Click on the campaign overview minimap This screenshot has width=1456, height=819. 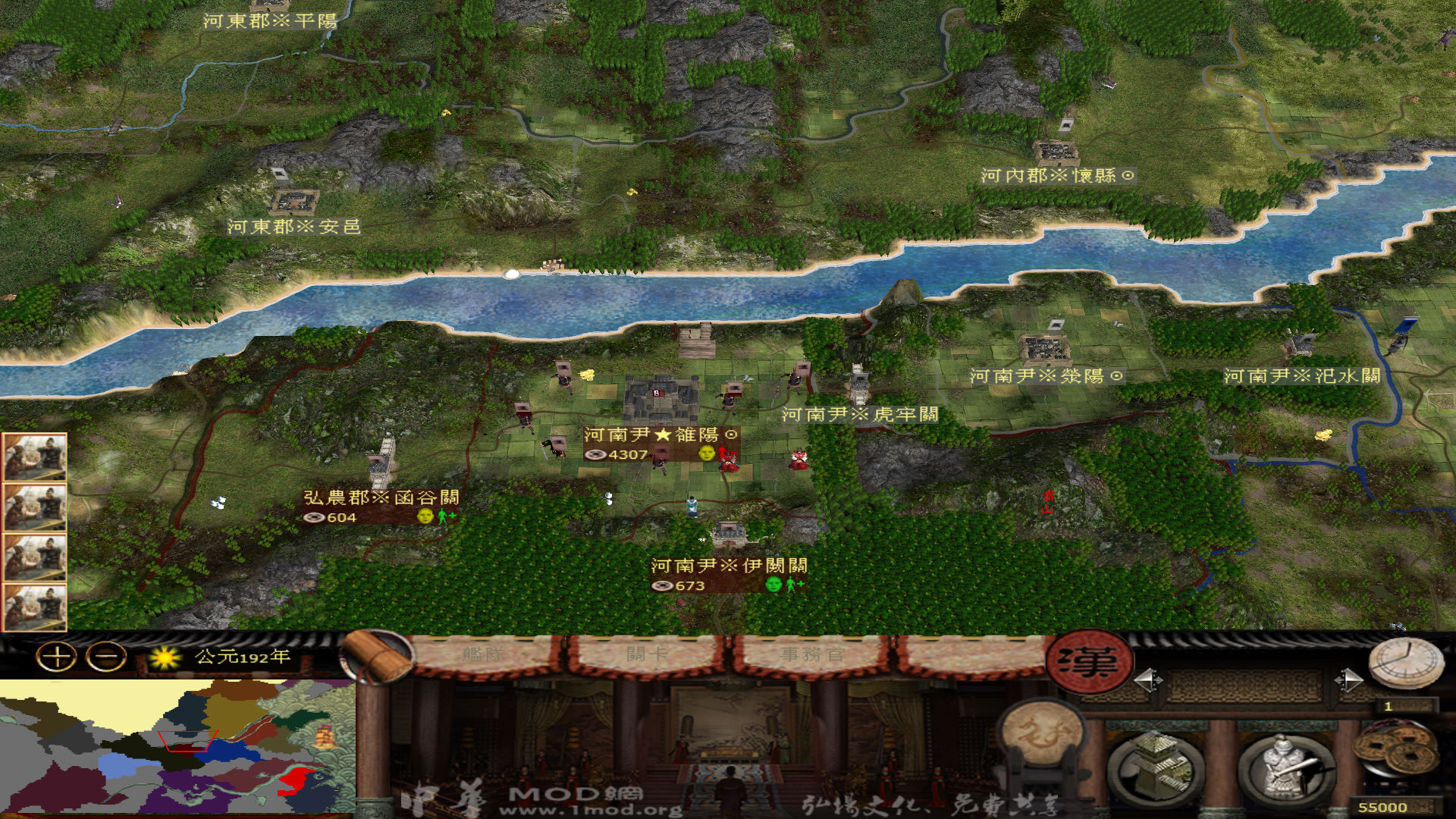click(177, 748)
